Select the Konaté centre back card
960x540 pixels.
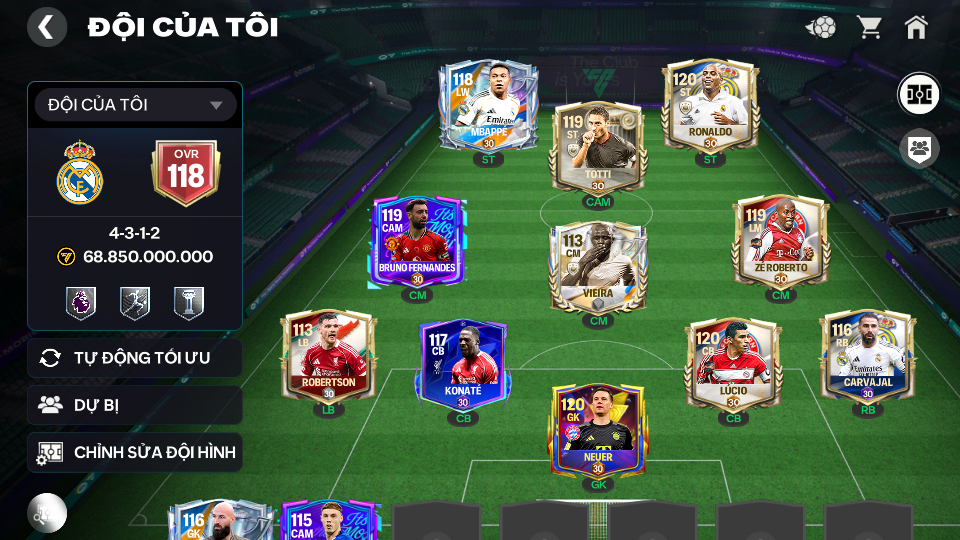click(463, 364)
